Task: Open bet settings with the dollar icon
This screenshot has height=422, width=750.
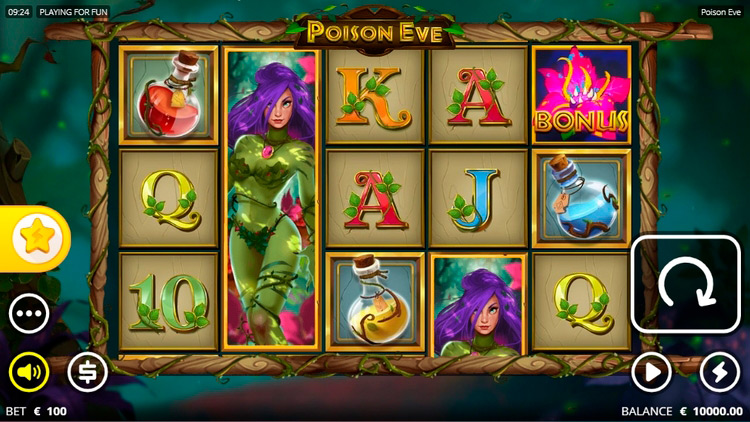Action: [x=87, y=373]
